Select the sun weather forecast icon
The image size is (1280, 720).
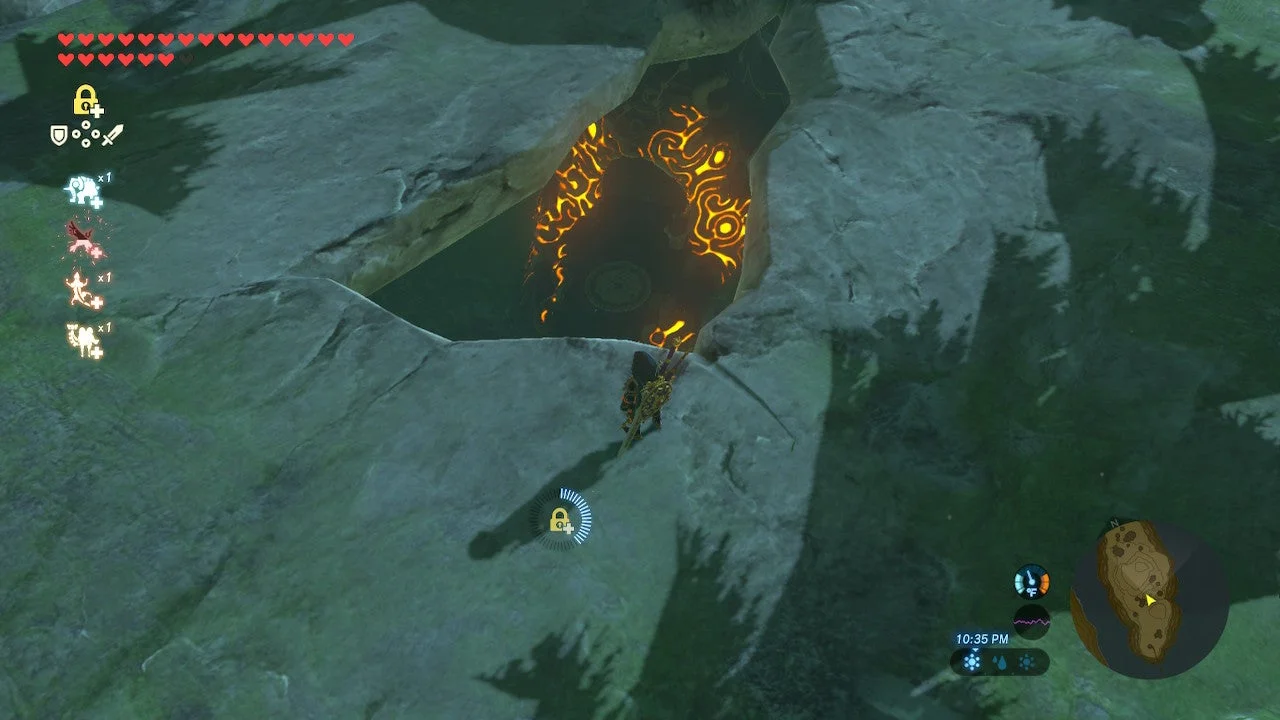coord(1026,661)
